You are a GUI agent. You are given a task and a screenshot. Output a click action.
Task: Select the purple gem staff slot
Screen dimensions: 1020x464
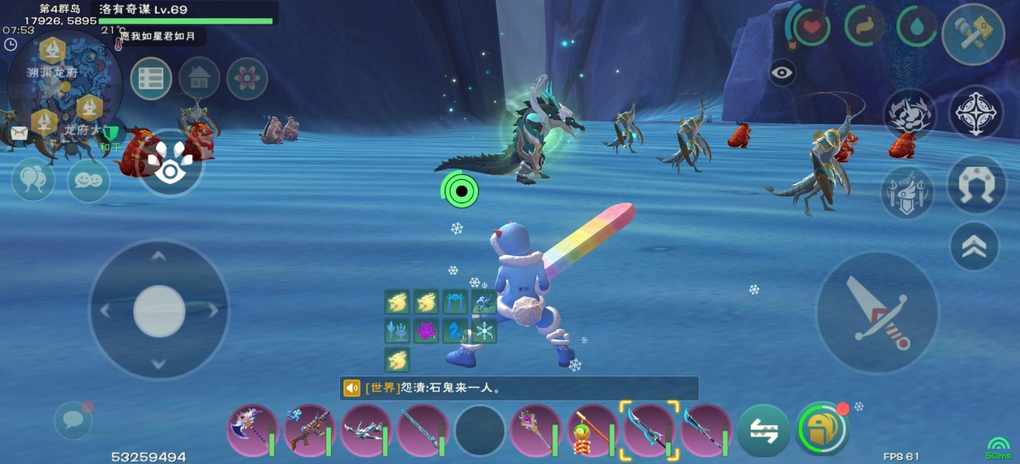coord(536,430)
